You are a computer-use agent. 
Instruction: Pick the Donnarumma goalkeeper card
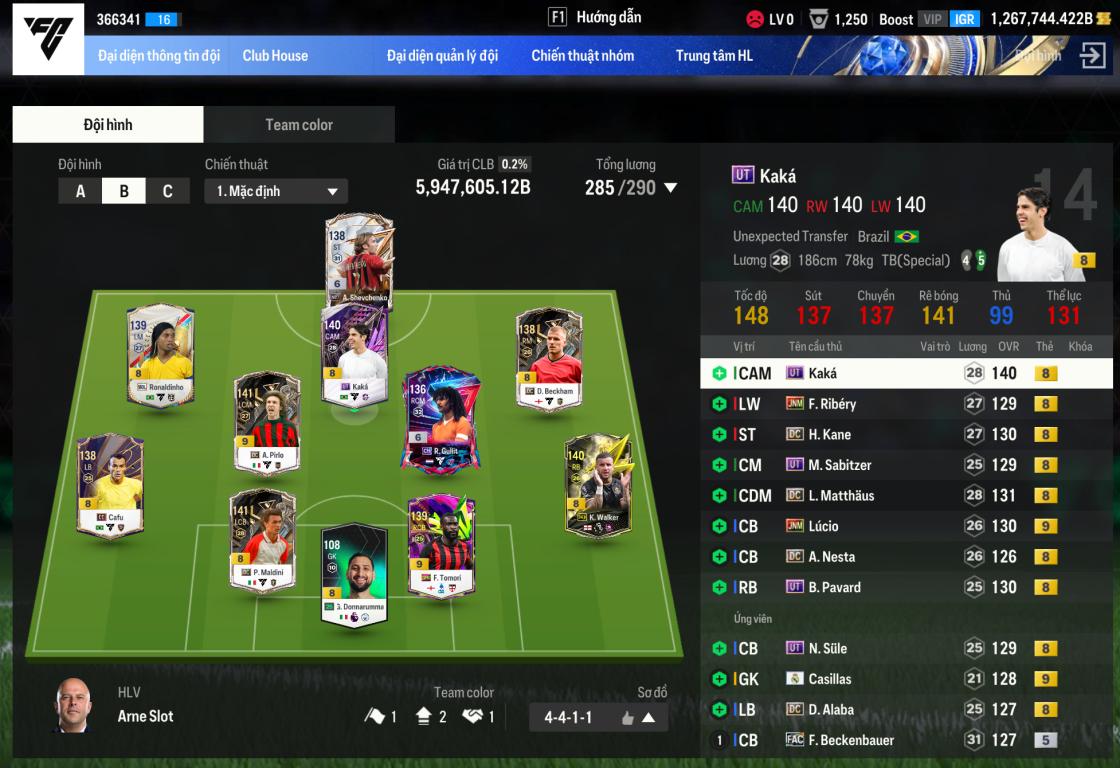354,574
